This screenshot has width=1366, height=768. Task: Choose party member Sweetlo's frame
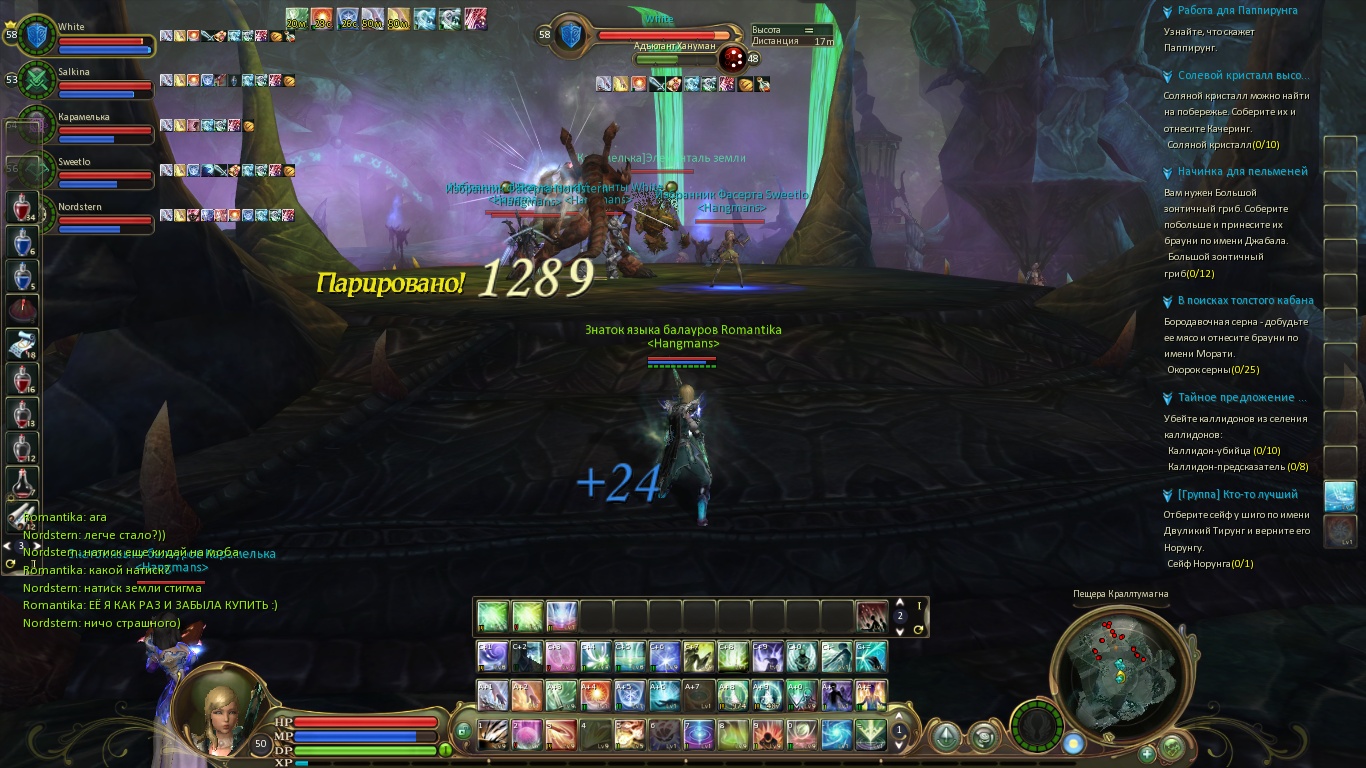tap(100, 169)
